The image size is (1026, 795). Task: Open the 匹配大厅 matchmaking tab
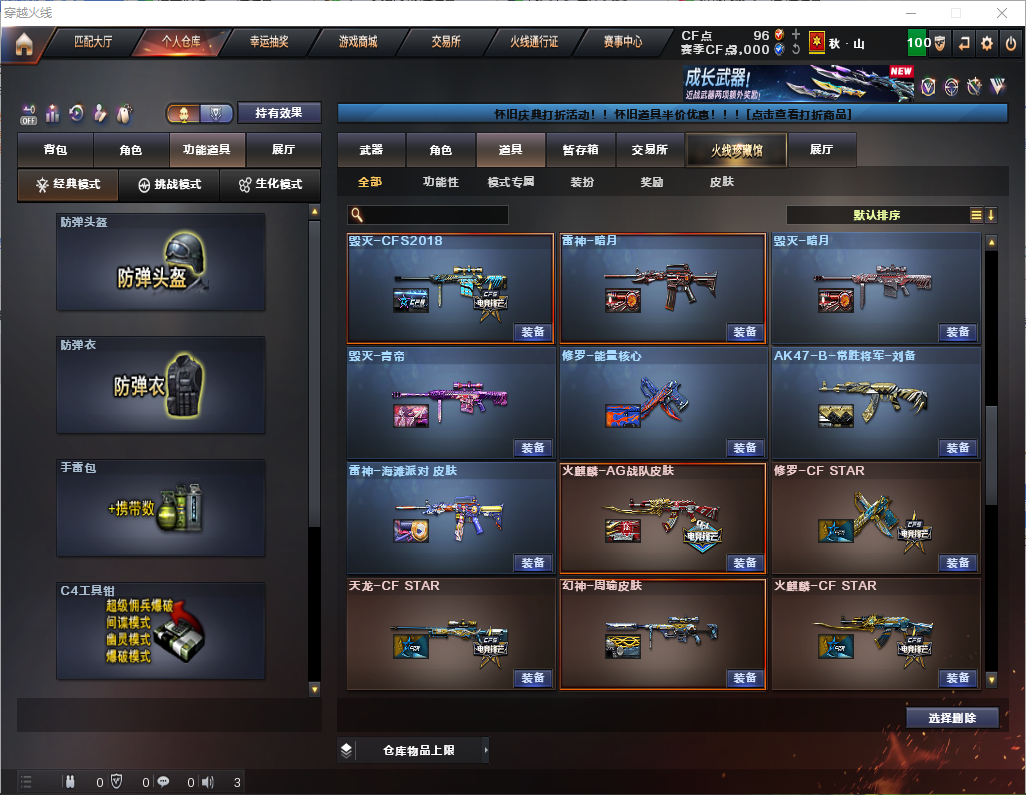93,43
